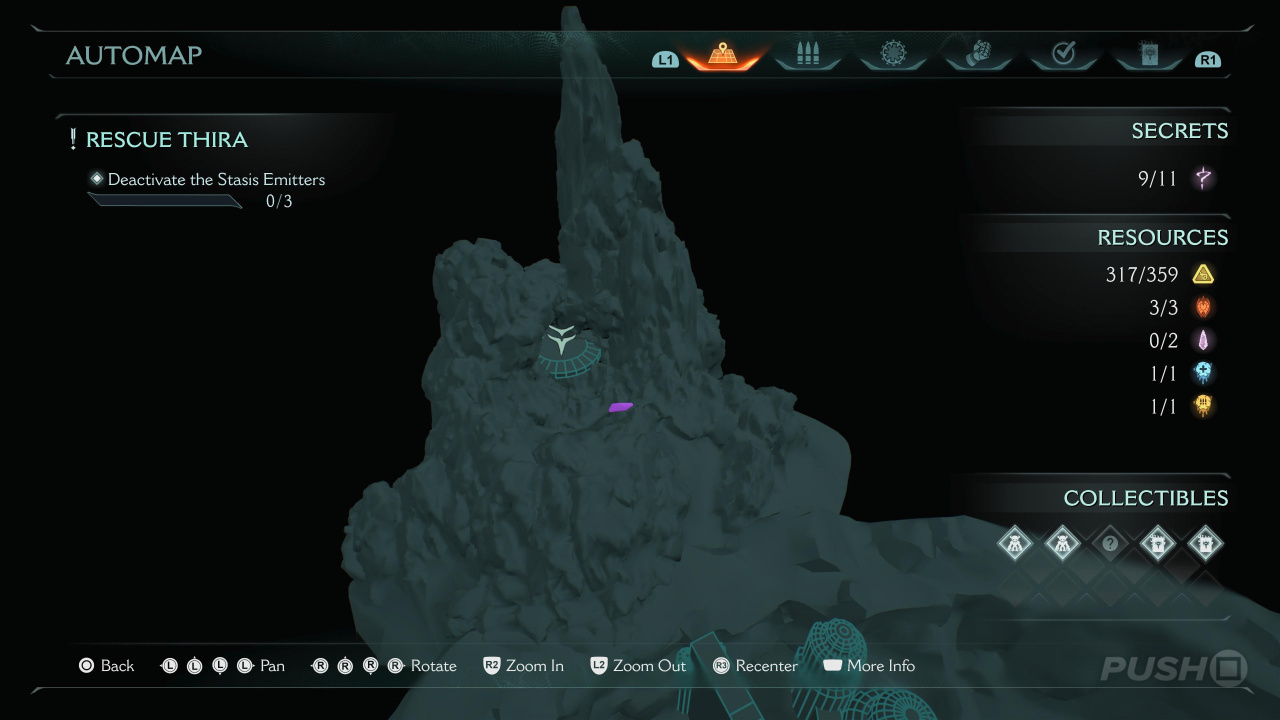Select the Rescue Thira objective
The width and height of the screenshot is (1280, 720).
click(x=166, y=140)
